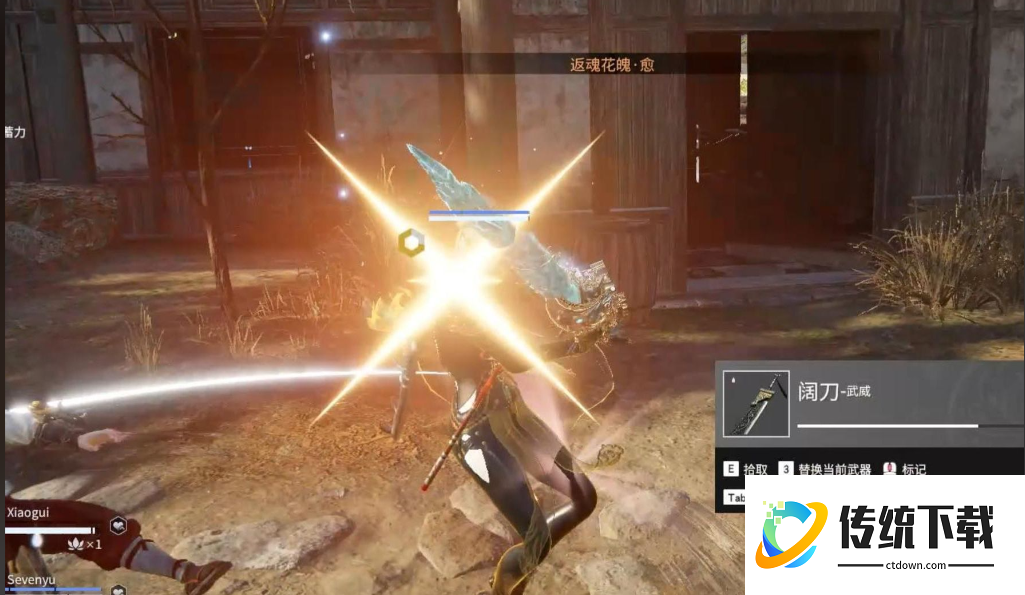
Task: Select teammate Xiaogui's name entry
Action: 28,512
